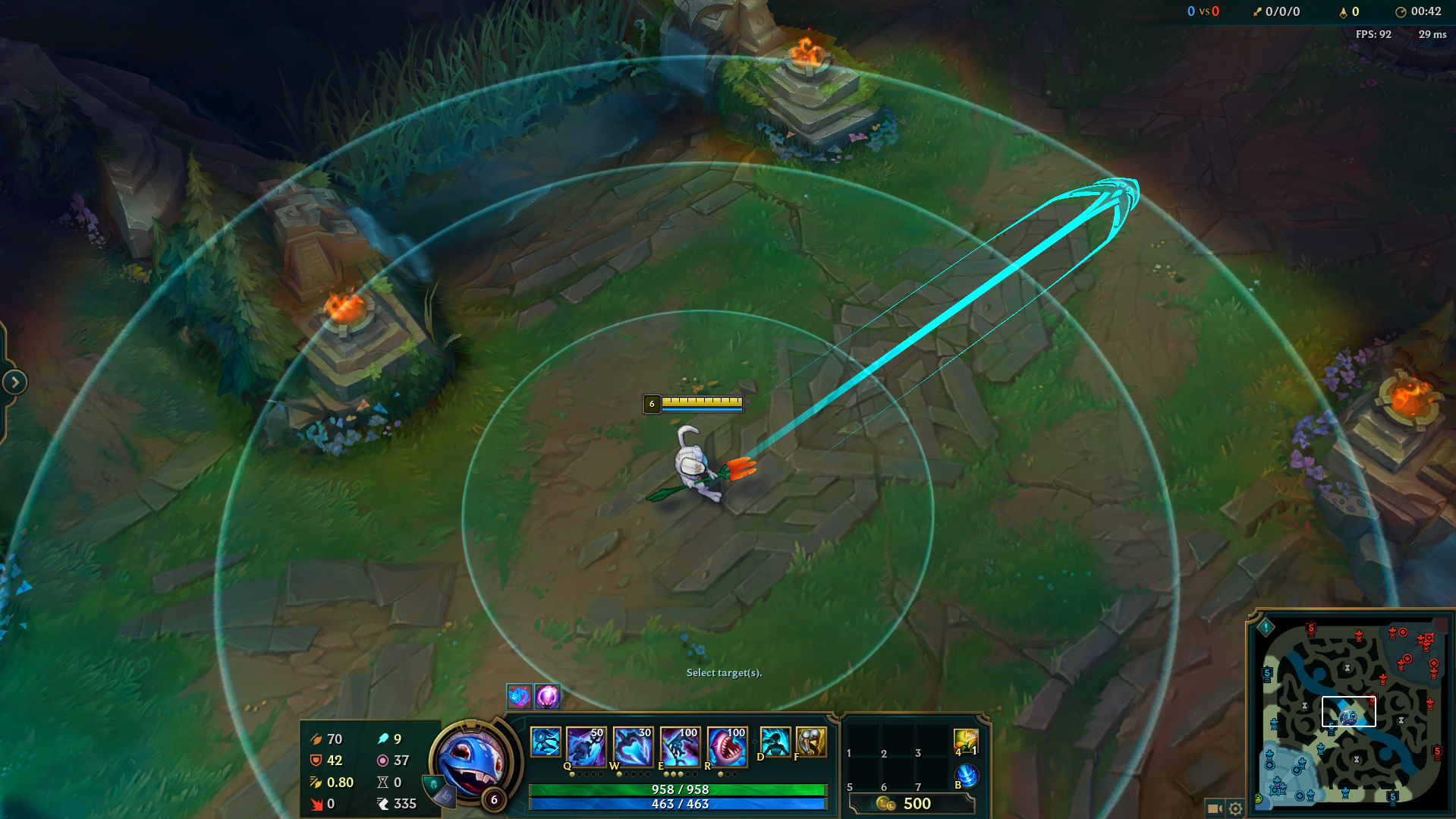Open the shop via the 500 gold counter
This screenshot has width=1456, height=819.
click(916, 804)
